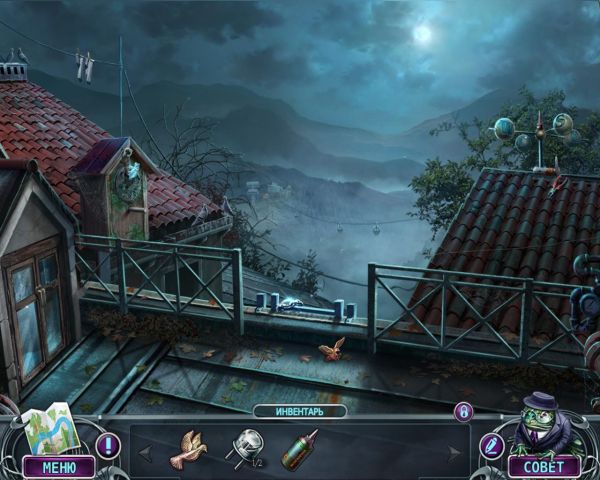Ask for a hint with СОВЕТ

coord(543,466)
